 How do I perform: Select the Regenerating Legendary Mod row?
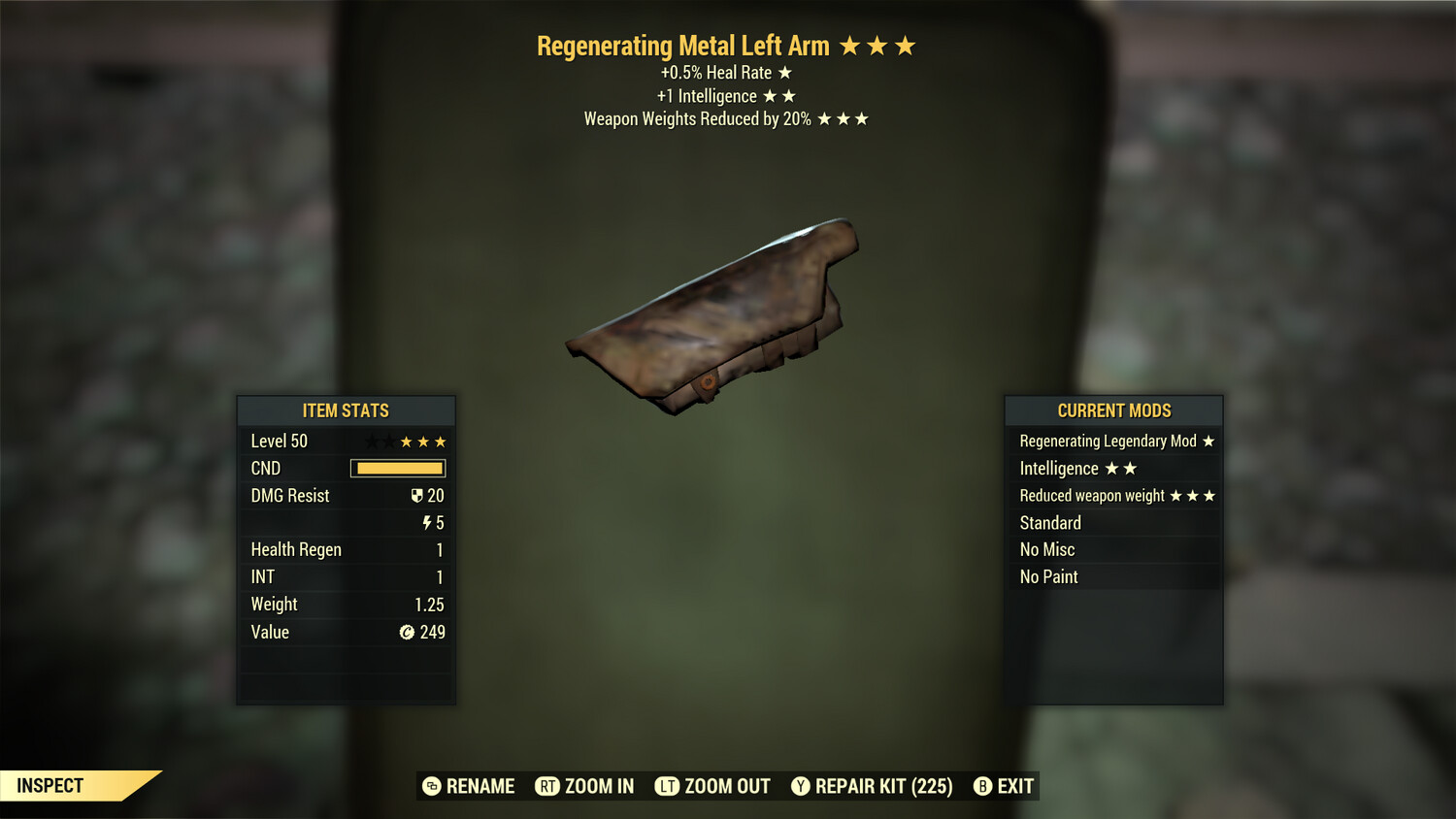pos(1114,442)
